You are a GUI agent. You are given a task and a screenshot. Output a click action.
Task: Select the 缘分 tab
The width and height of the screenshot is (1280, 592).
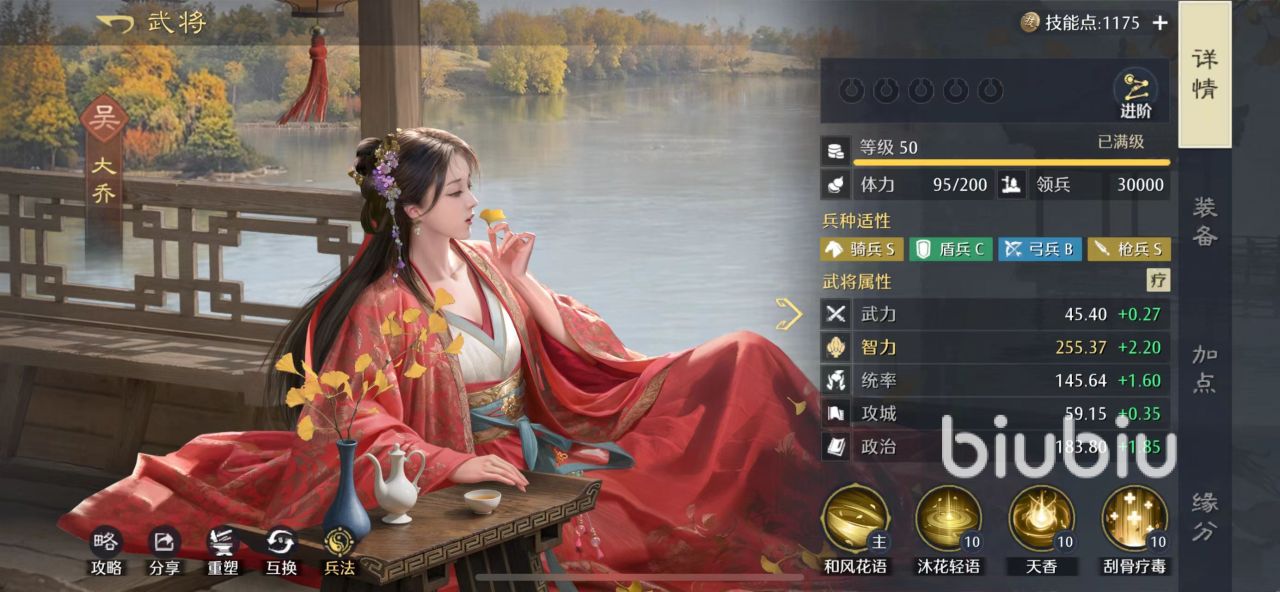click(x=1204, y=516)
